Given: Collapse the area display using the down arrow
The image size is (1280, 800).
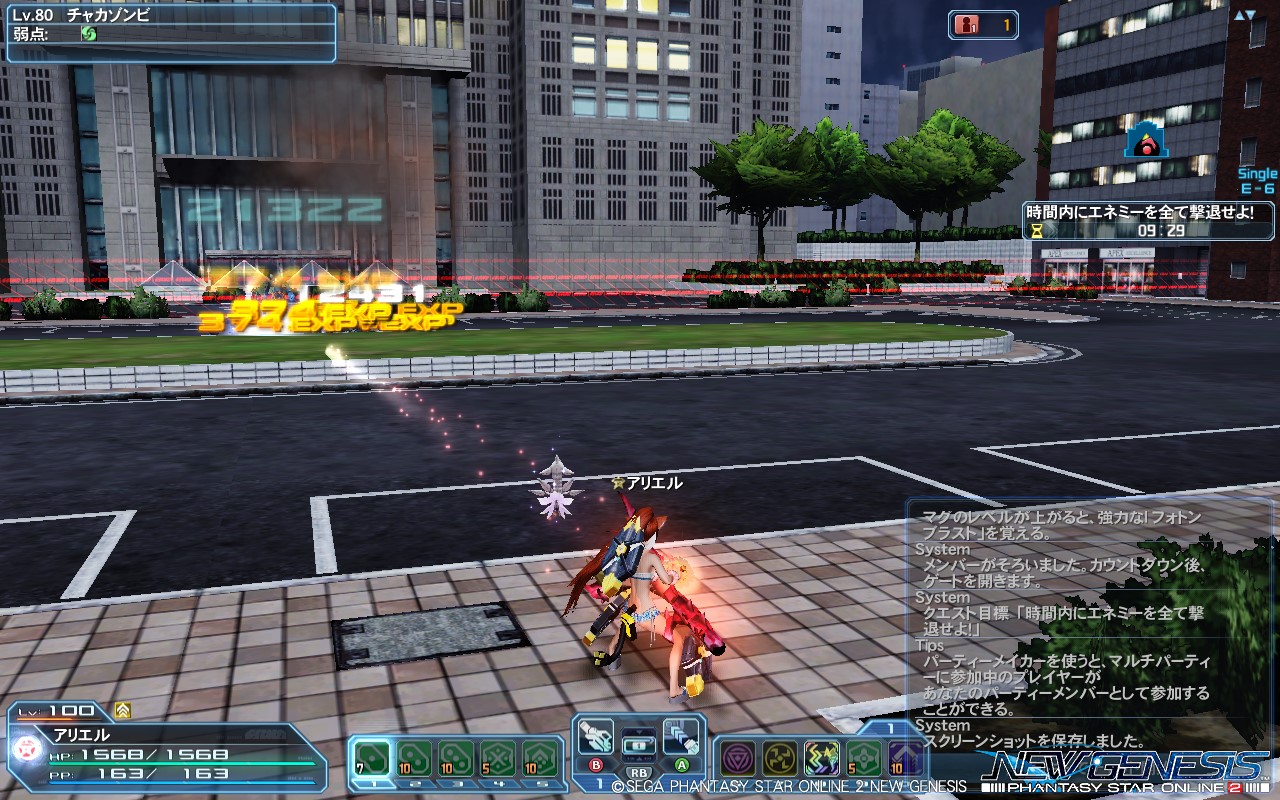Looking at the screenshot, I should click(x=1250, y=14).
